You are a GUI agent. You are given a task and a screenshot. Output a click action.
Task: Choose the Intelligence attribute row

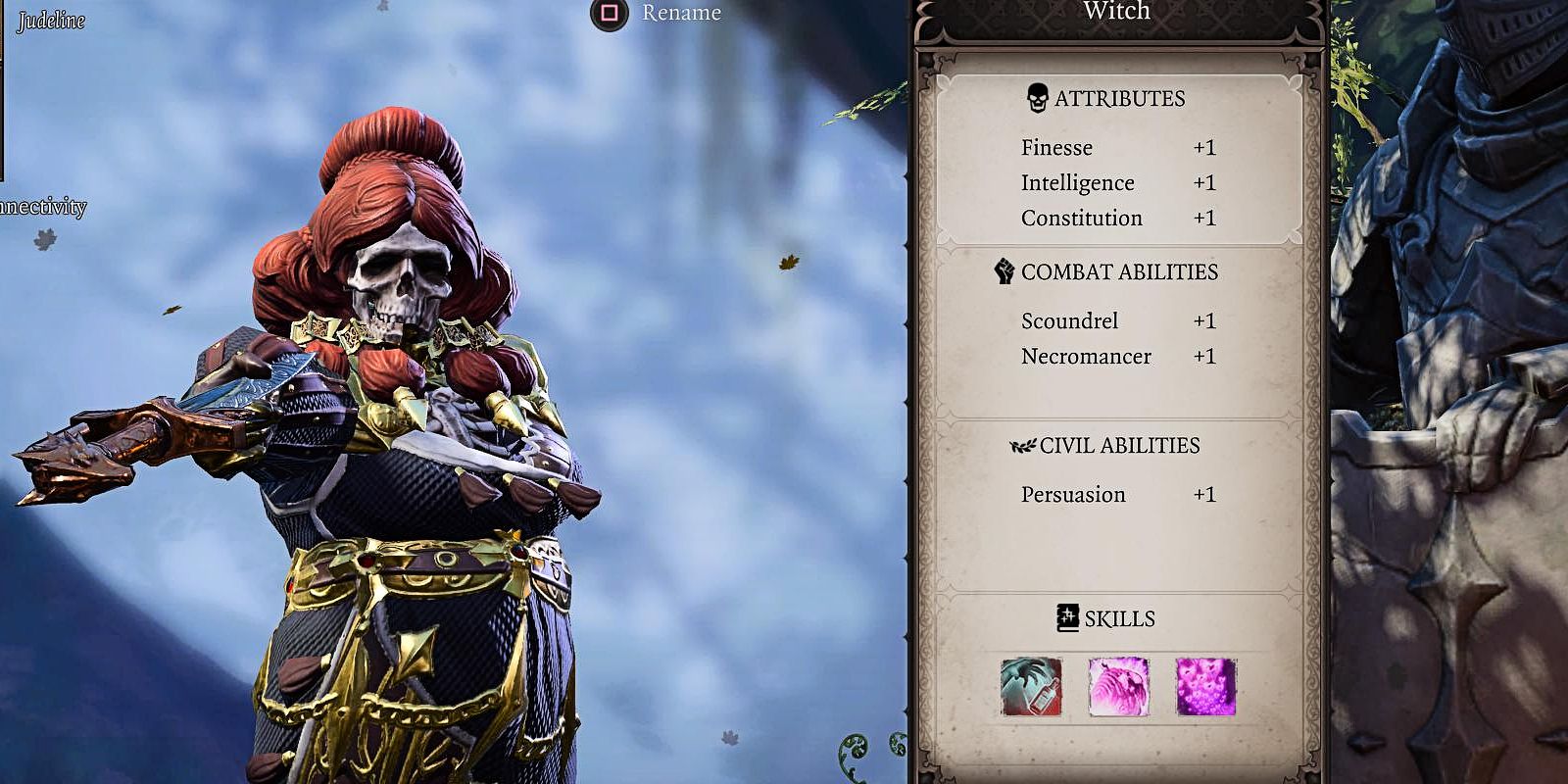tap(1117, 183)
